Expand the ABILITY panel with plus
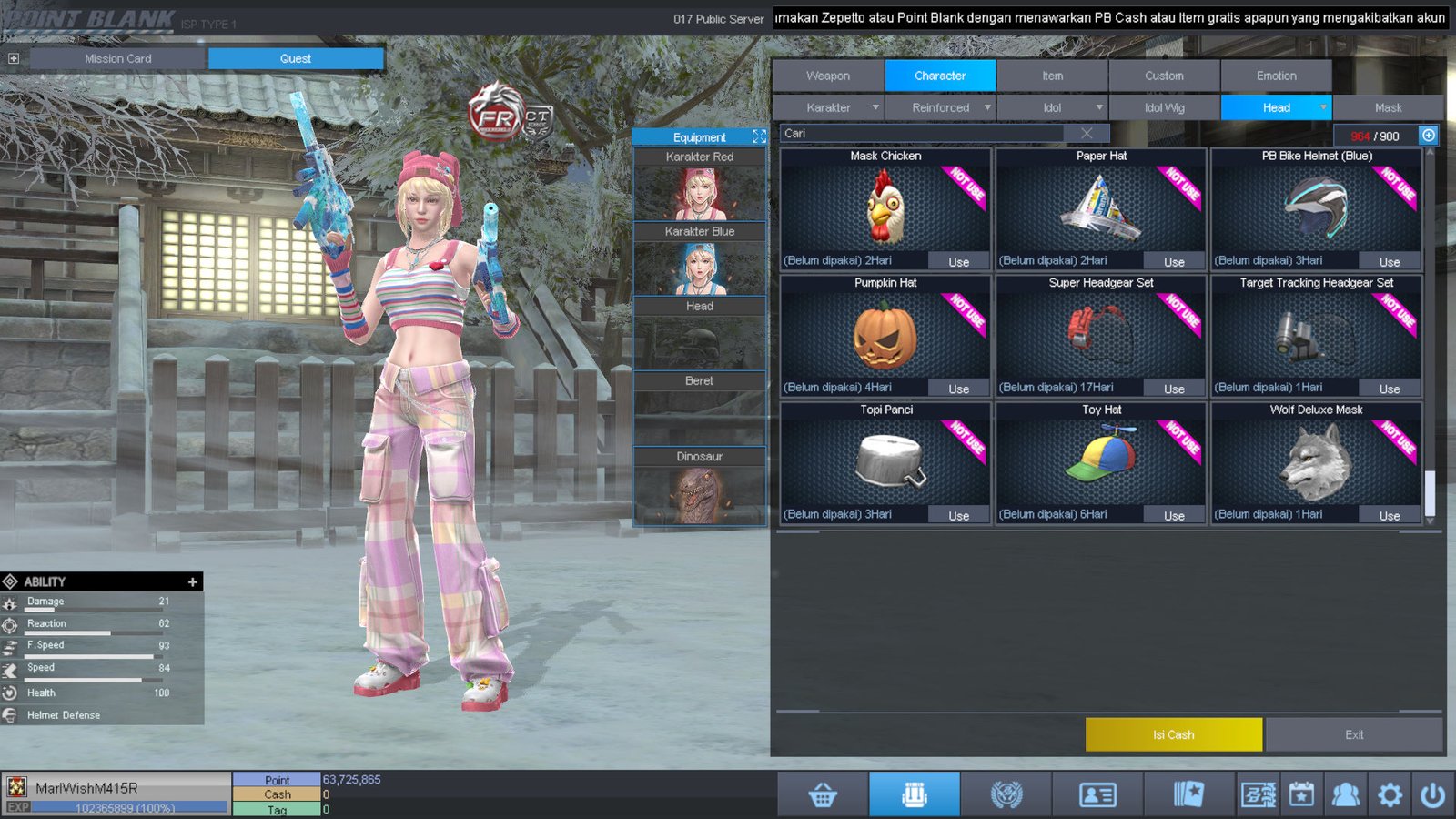Viewport: 1456px width, 819px height. pyautogui.click(x=192, y=581)
